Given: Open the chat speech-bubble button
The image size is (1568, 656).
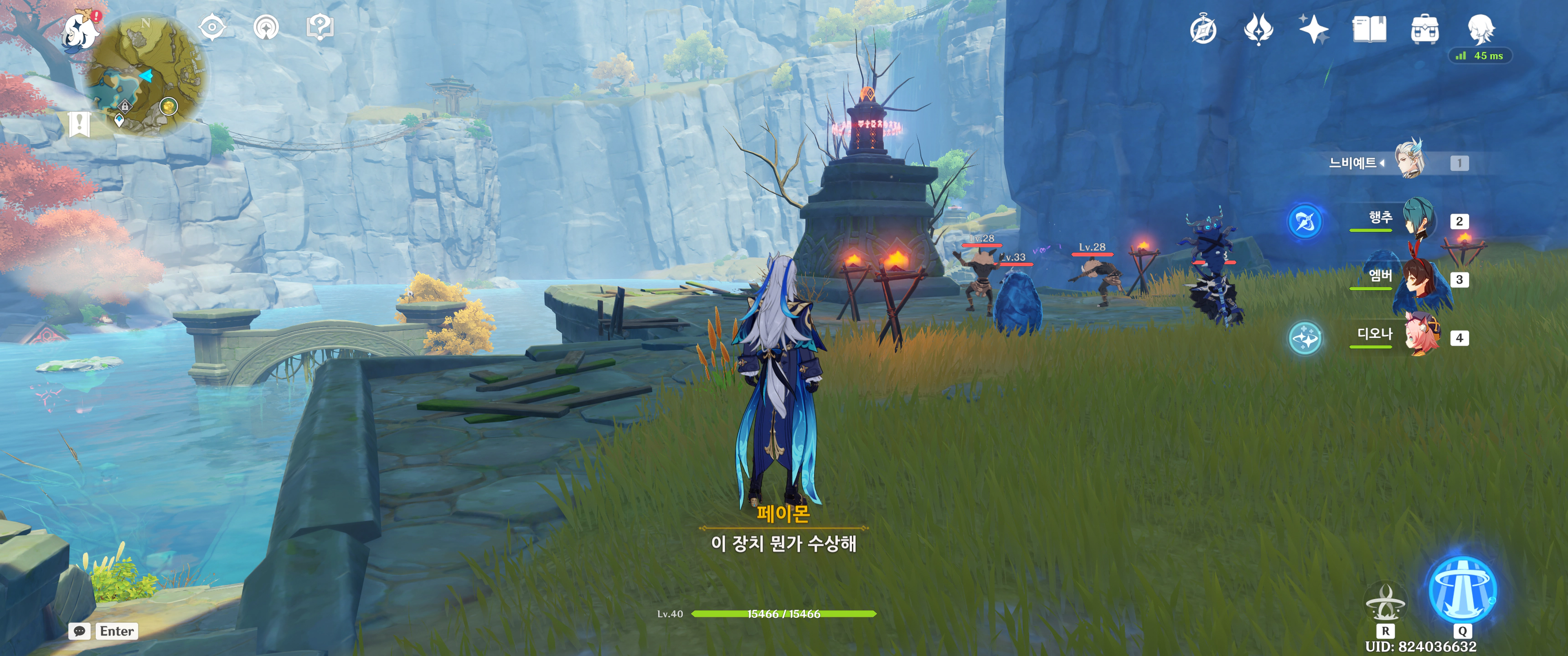Looking at the screenshot, I should pyautogui.click(x=80, y=631).
